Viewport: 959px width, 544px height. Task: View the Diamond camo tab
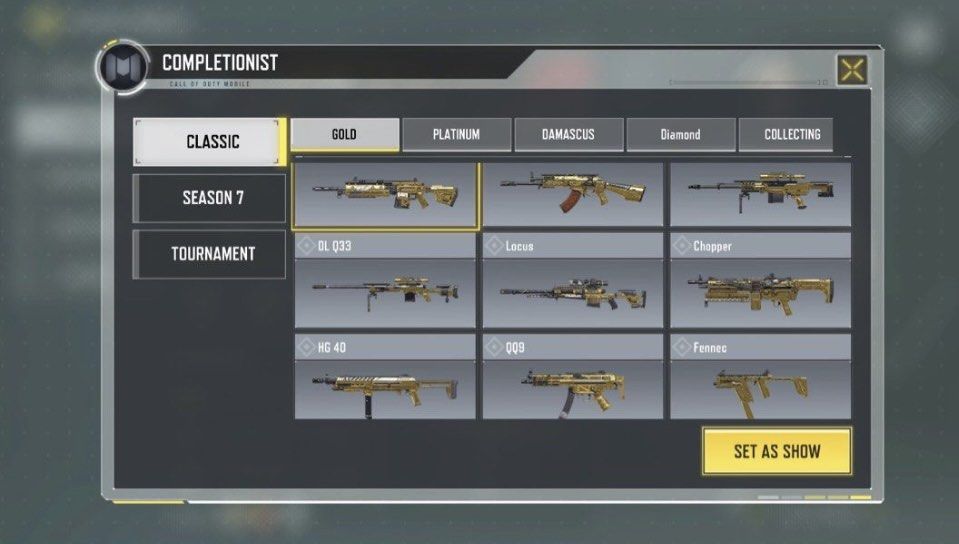click(x=680, y=135)
